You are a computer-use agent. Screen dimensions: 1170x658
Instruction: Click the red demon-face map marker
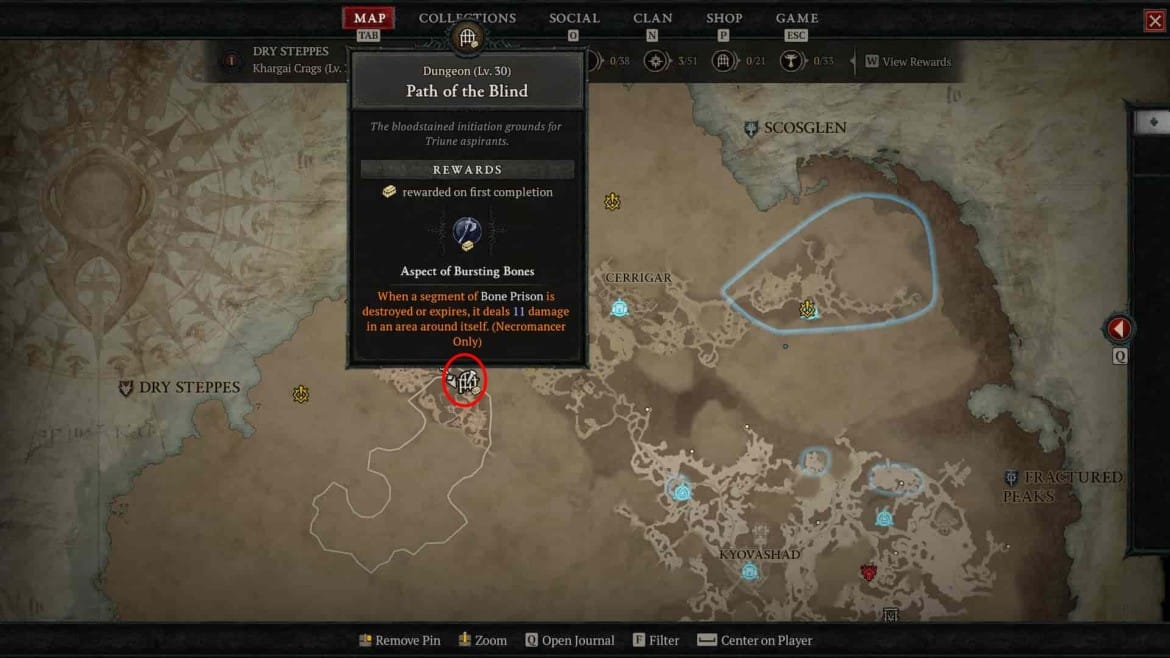(x=869, y=572)
